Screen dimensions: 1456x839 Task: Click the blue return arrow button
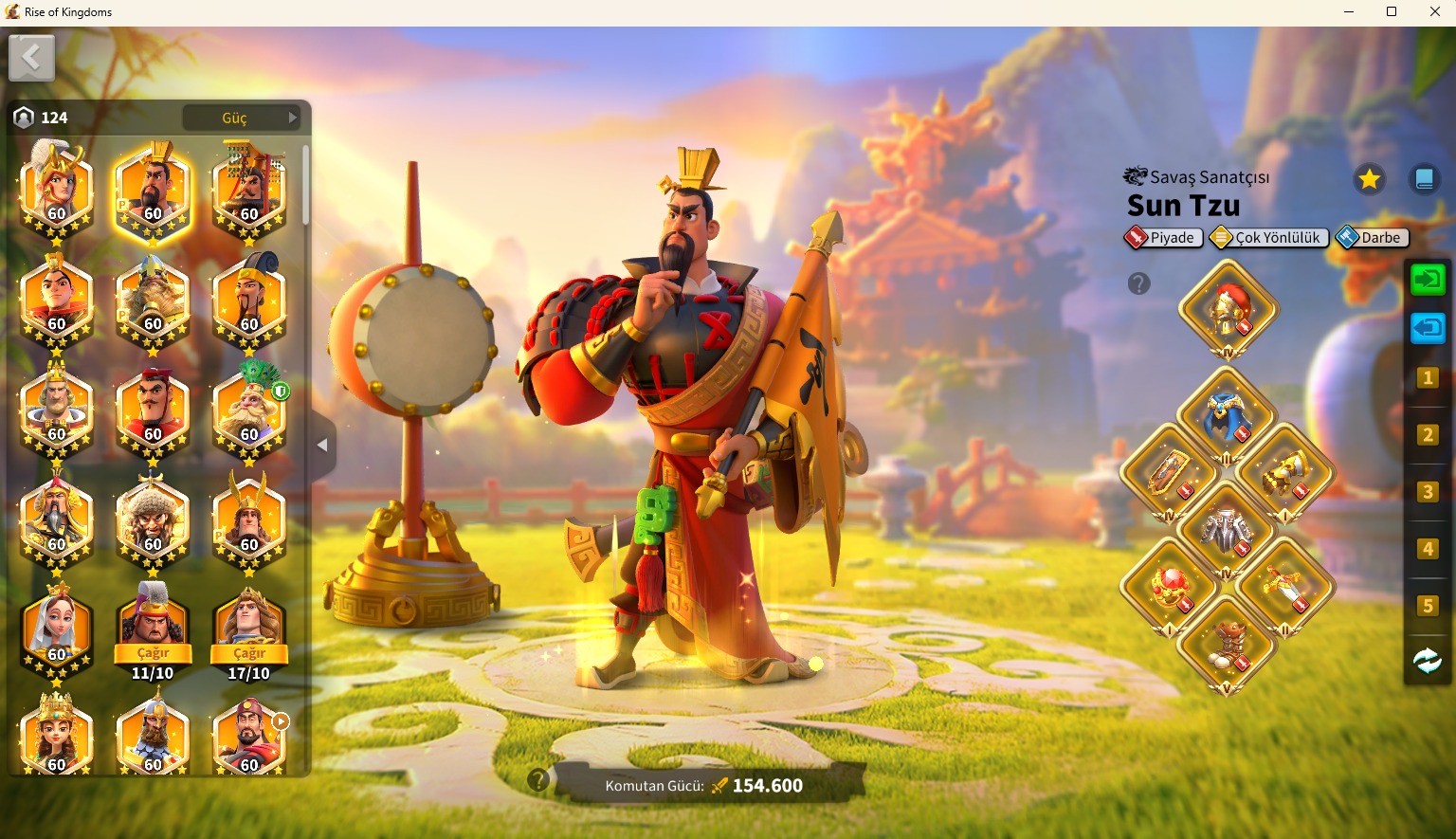click(x=1428, y=329)
